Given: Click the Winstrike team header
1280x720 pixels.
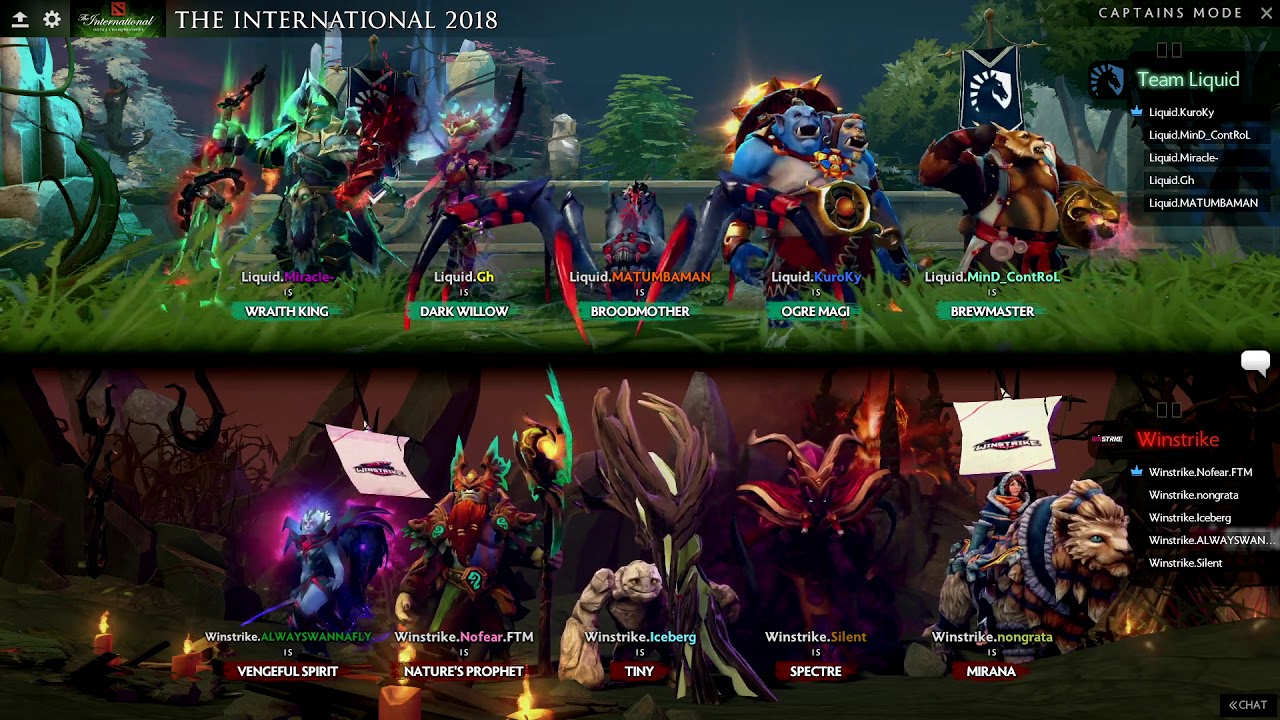Looking at the screenshot, I should point(1177,440).
